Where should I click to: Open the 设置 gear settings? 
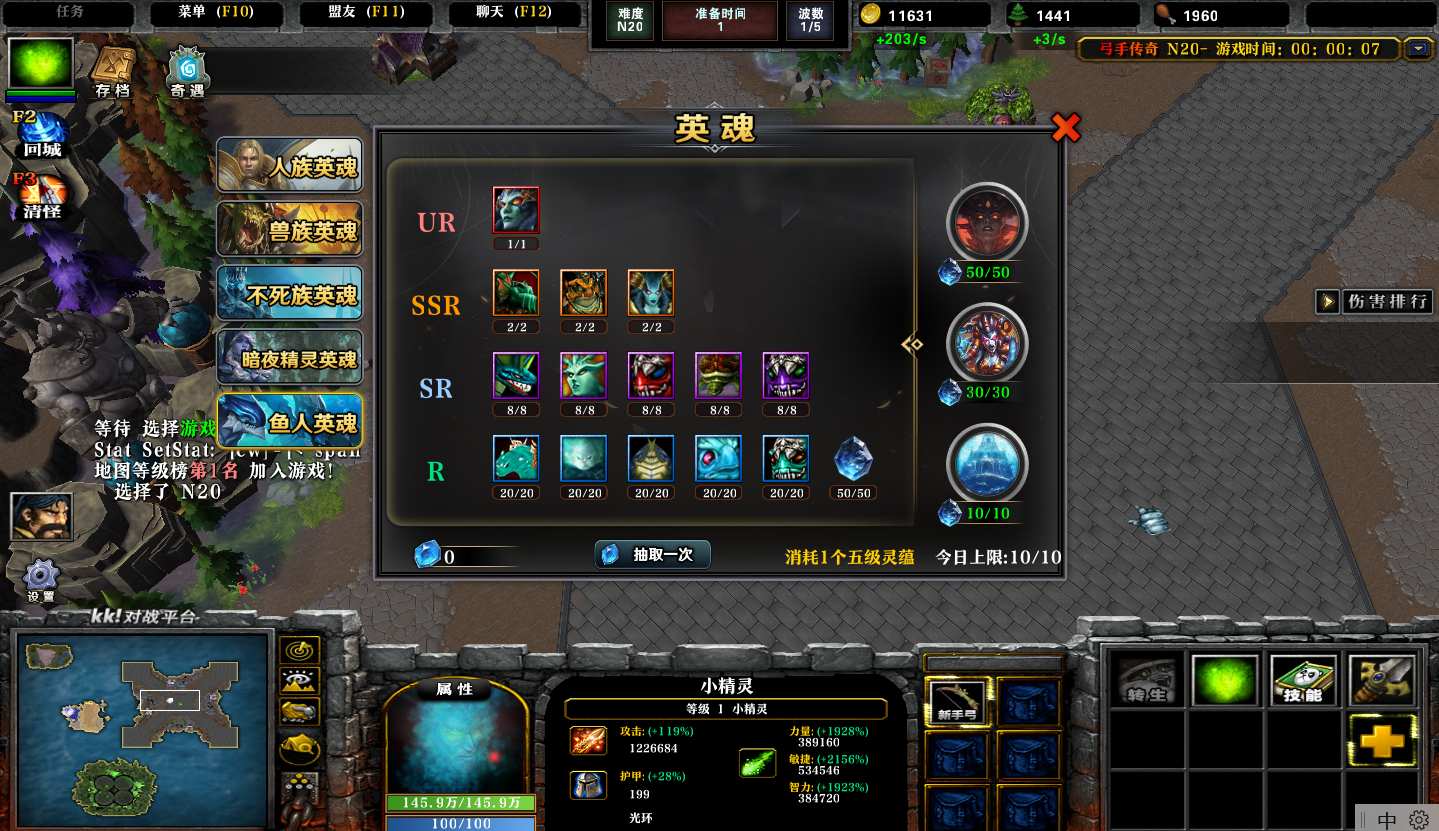tap(41, 580)
